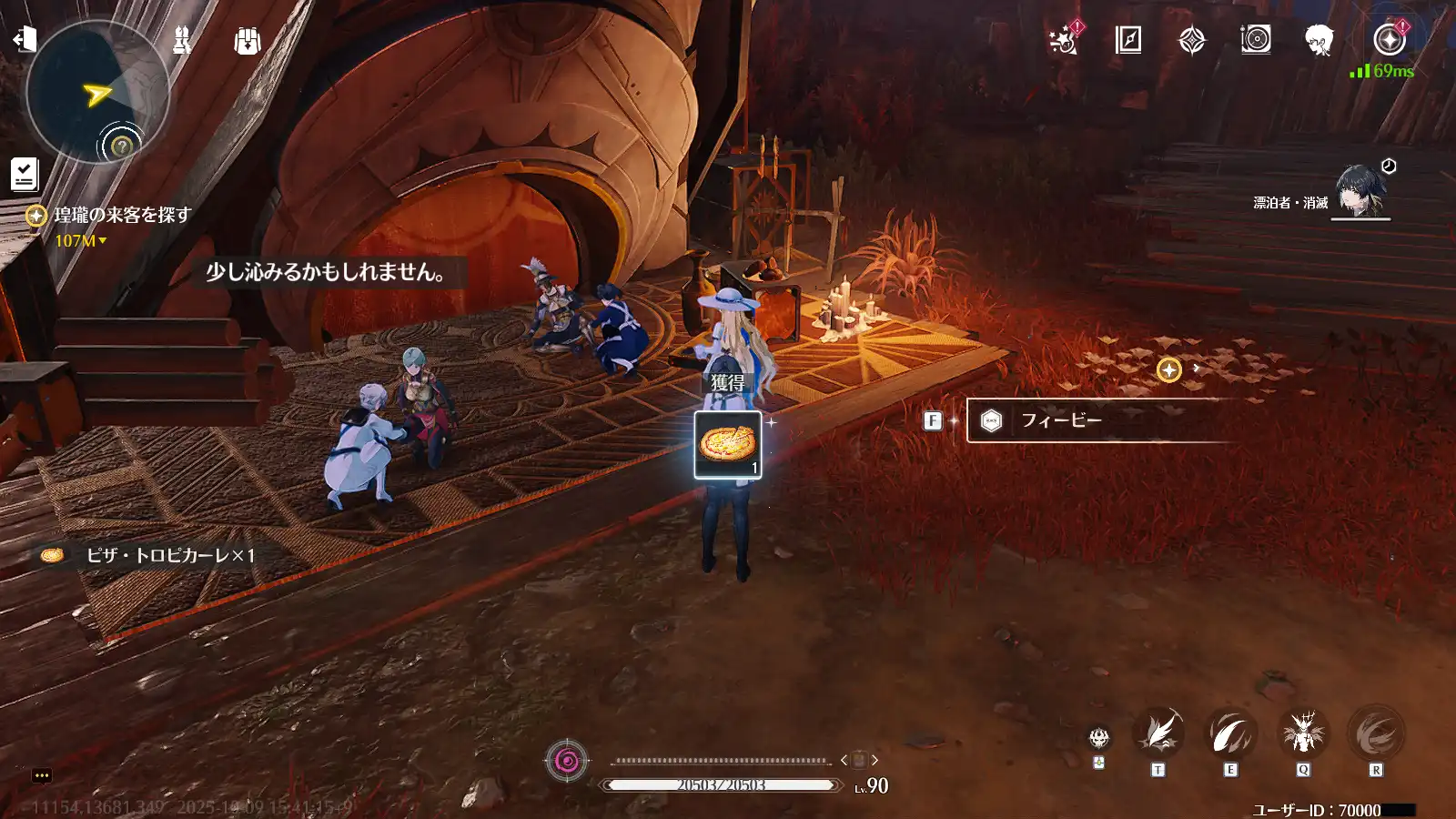1456x819 pixels.
Task: Click the exit door icon
Action: 25,38
